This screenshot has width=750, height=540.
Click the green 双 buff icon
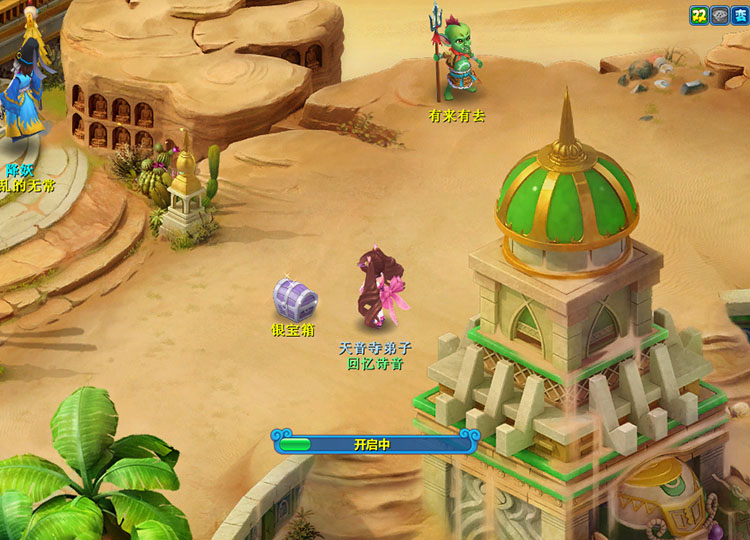(x=699, y=15)
